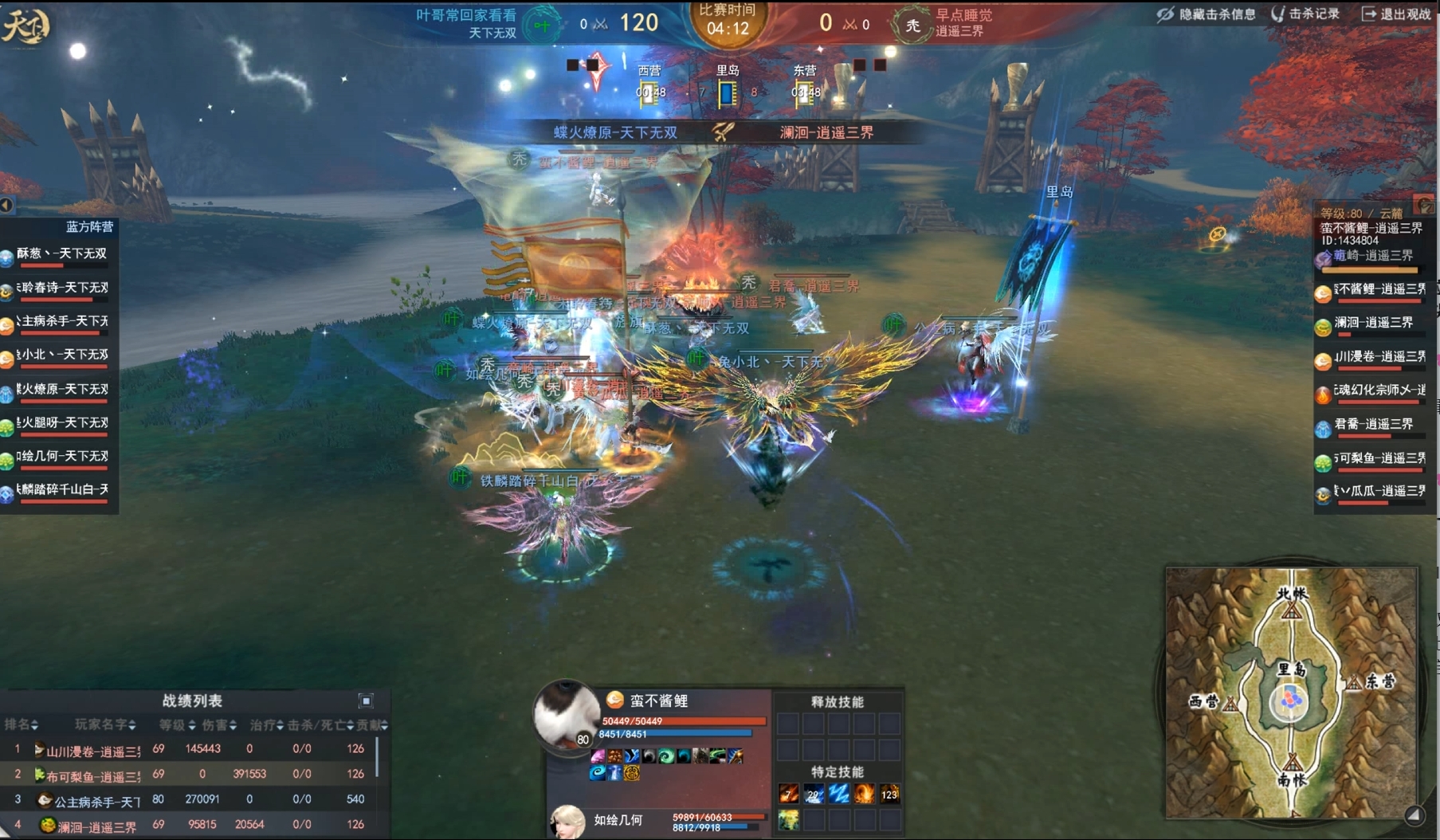Click the 蛮不酱鲤 character portrait

[x=566, y=714]
